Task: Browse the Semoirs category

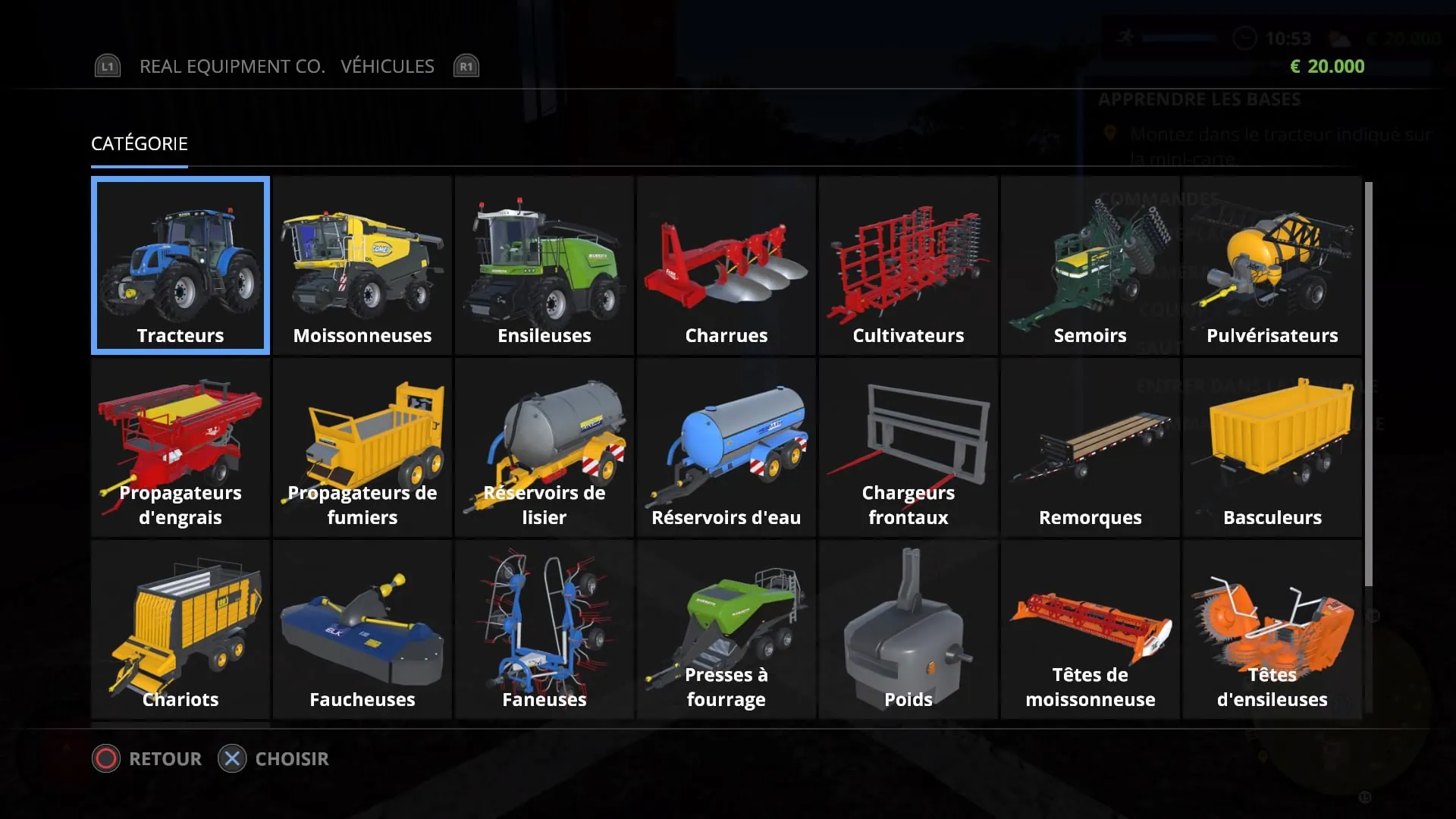Action: click(1090, 265)
